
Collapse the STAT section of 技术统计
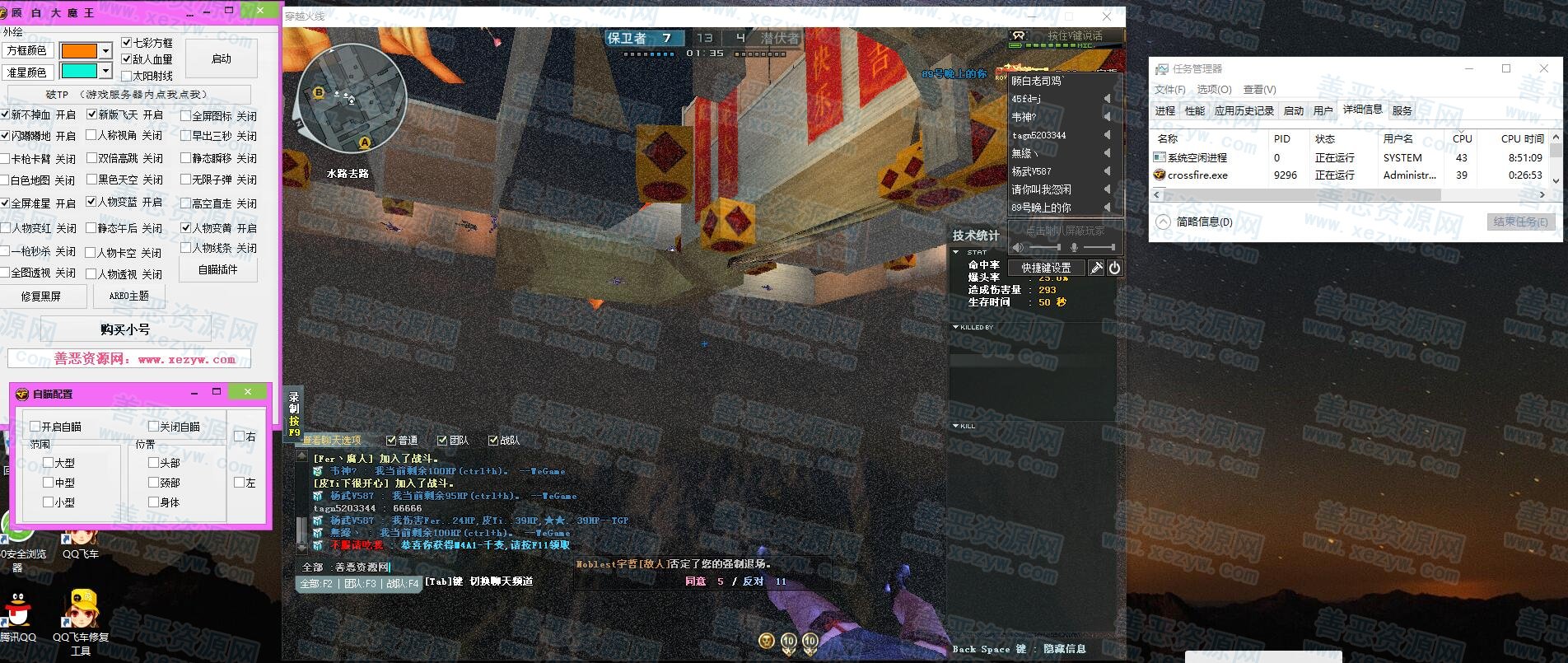pos(955,252)
